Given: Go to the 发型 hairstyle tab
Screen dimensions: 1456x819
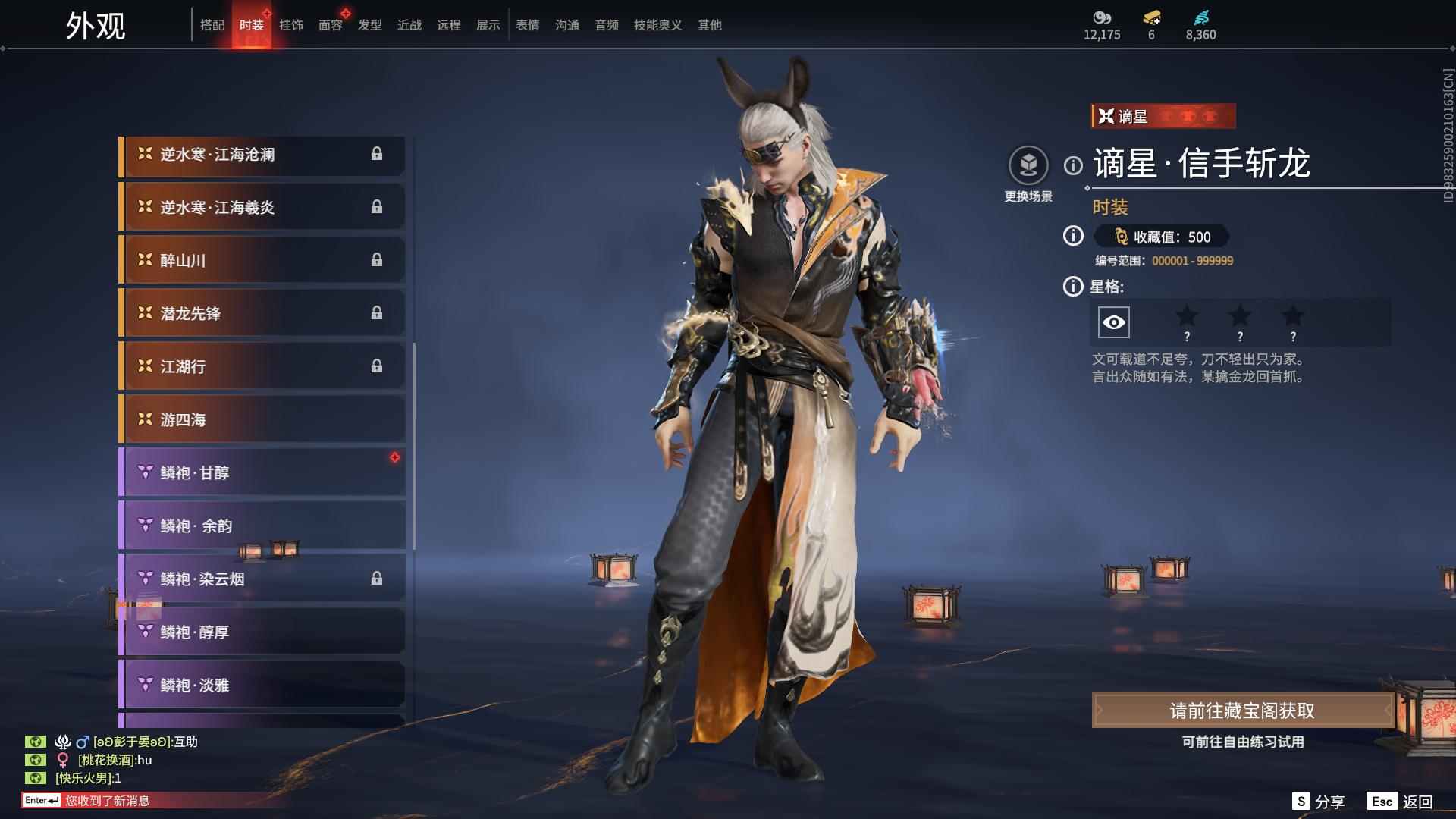Looking at the screenshot, I should pyautogui.click(x=370, y=25).
